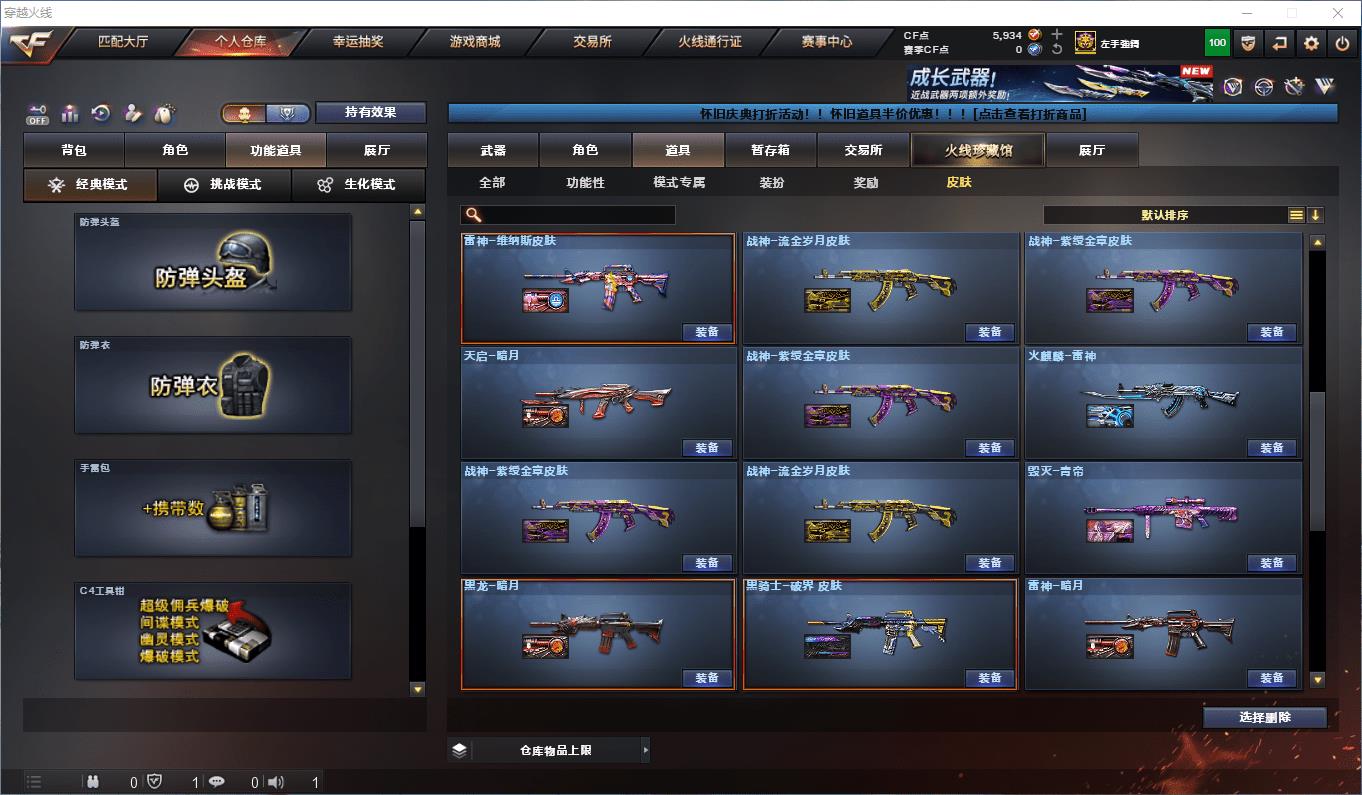1362x795 pixels.
Task: Switch to the 背包 backpack tab
Action: point(74,150)
